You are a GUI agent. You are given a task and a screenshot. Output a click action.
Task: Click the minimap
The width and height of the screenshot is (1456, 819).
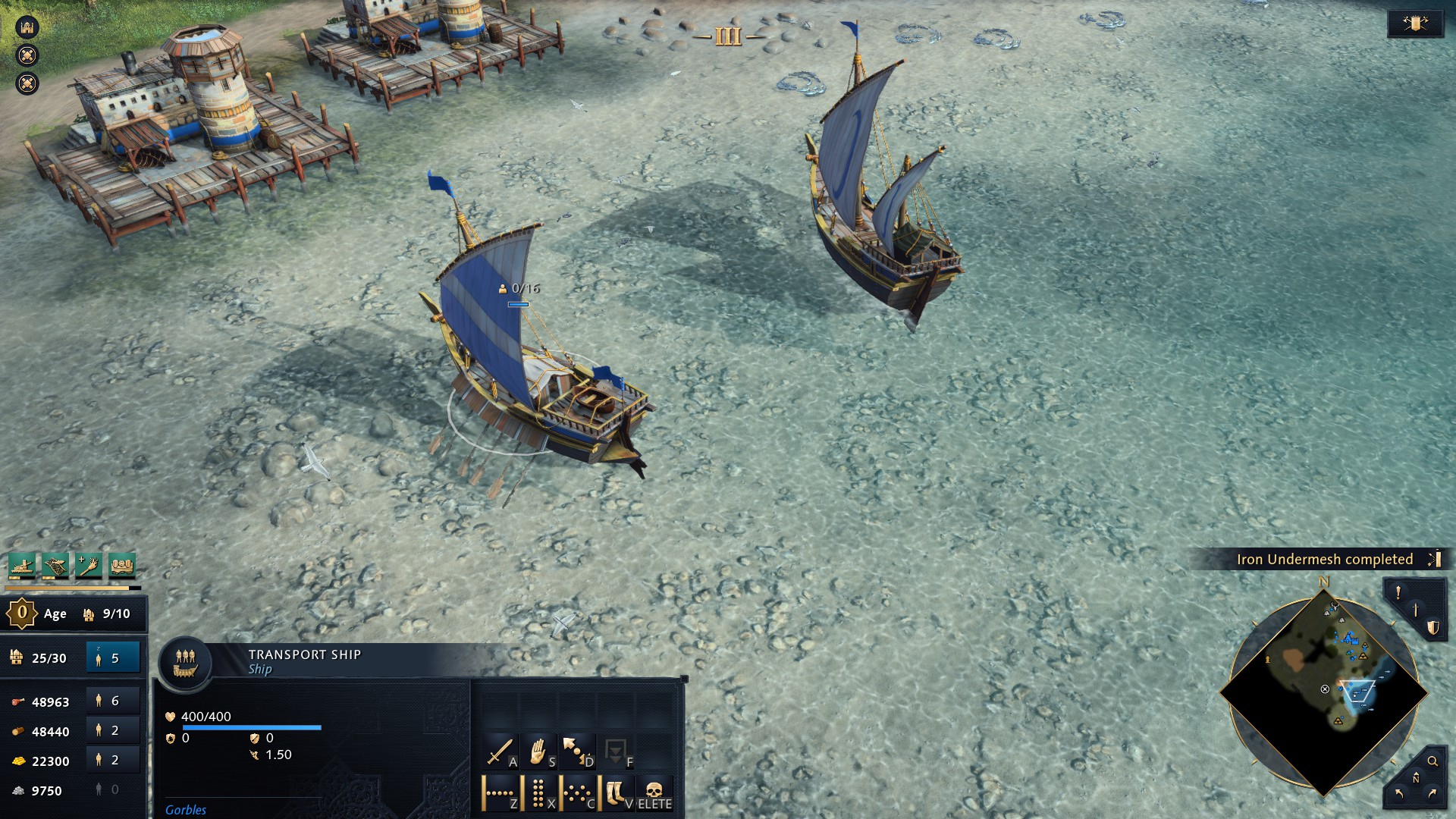coord(1323,693)
